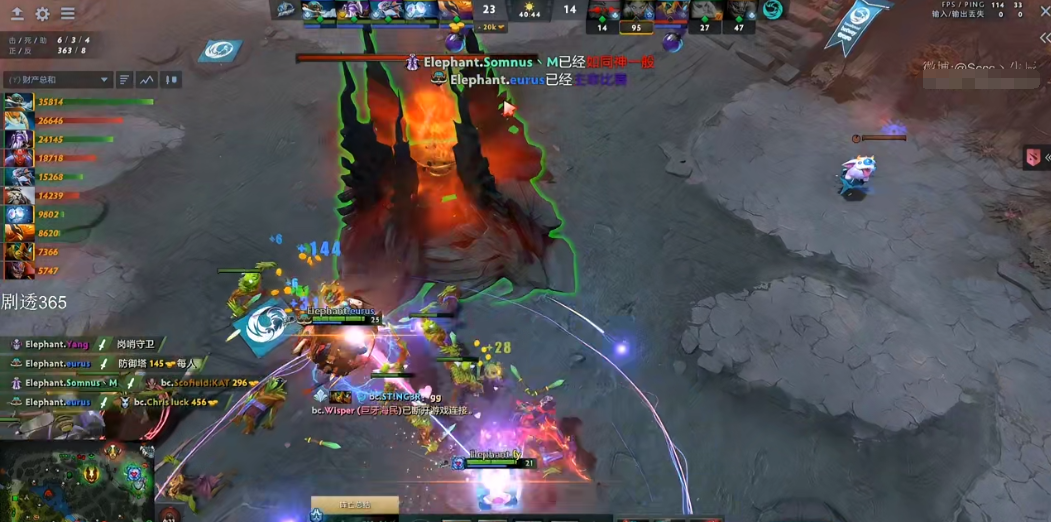Click the upward arrow icon beside the gear
This screenshot has width=1051, height=522.
tap(17, 14)
